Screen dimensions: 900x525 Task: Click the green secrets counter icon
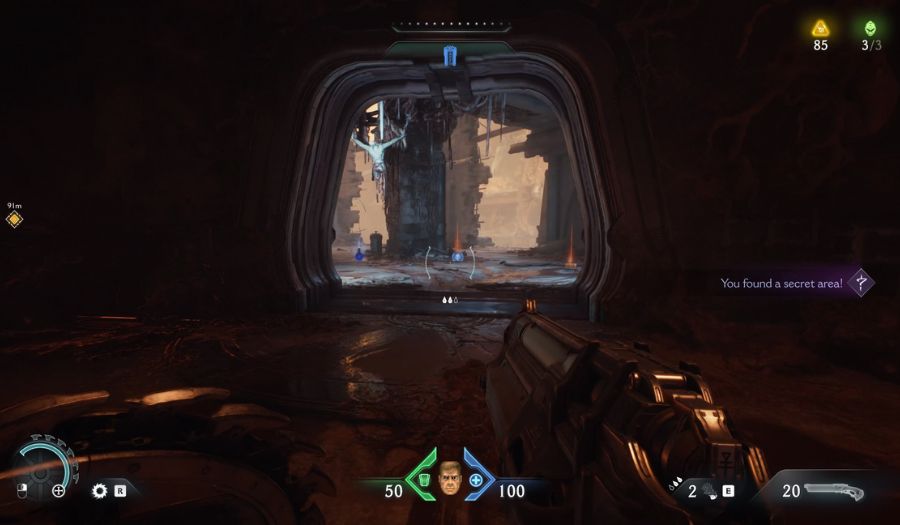[871, 28]
